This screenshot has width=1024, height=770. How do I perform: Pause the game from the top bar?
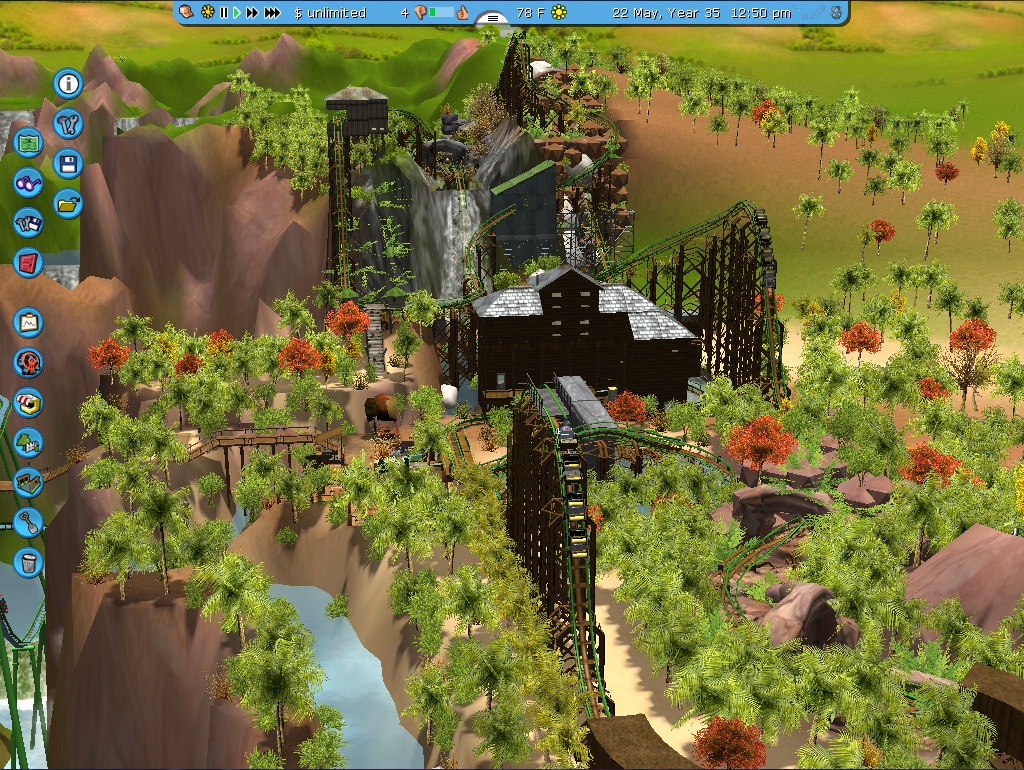(x=224, y=13)
